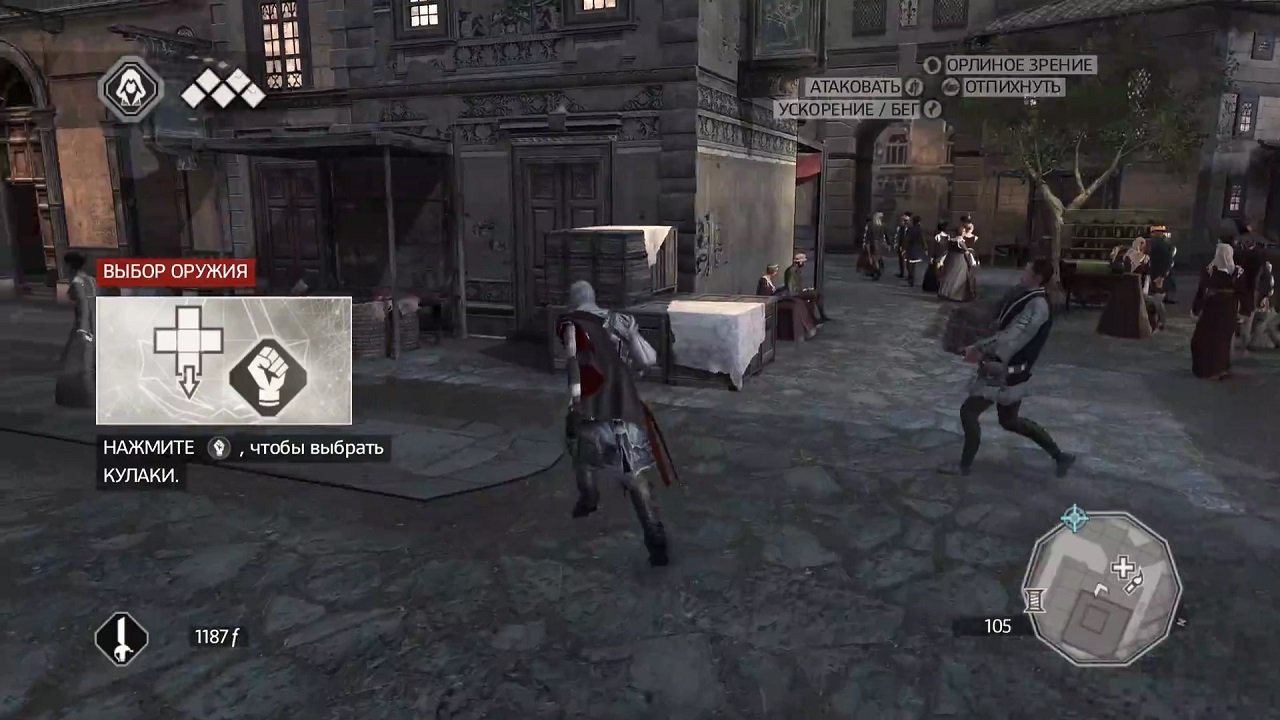Click the doctor cross icon on the minimap
Image resolution: width=1280 pixels, height=720 pixels.
(x=1122, y=566)
